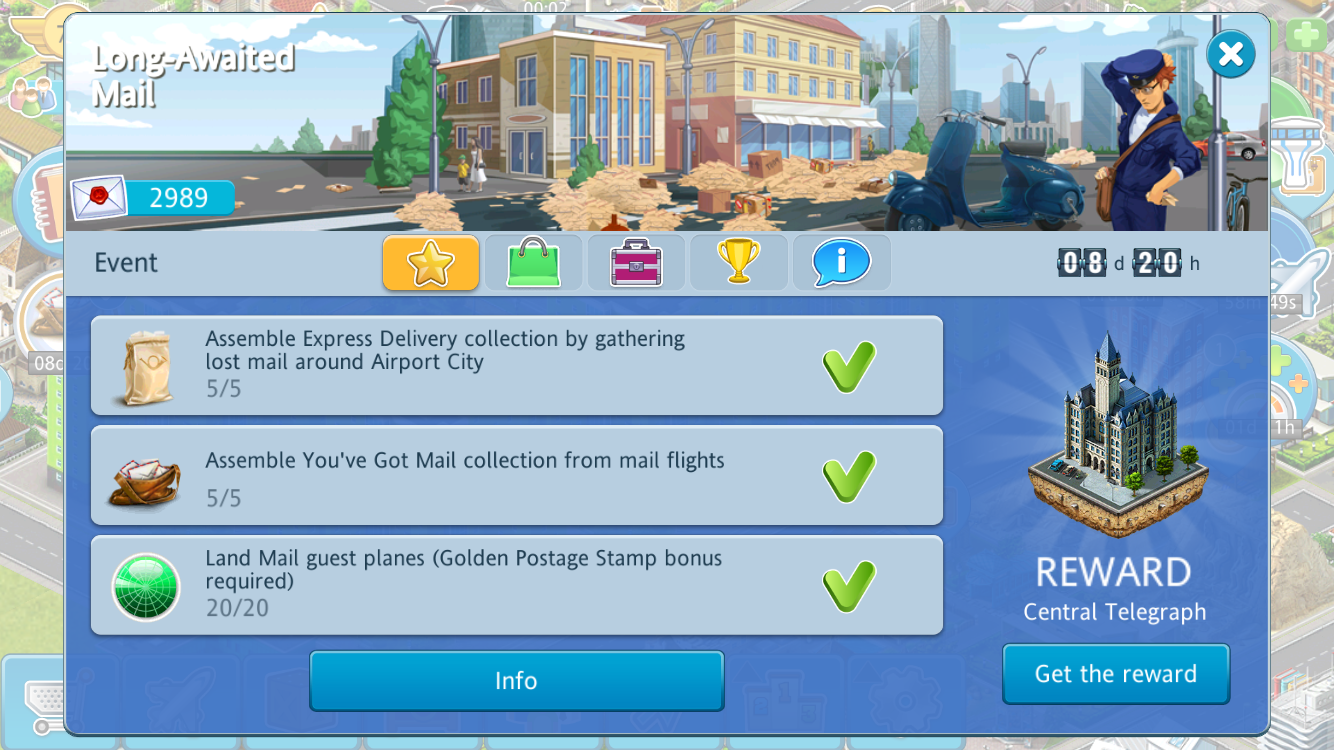Choose the Land Mail guest planes task
Image resolution: width=1334 pixels, height=750 pixels.
pos(516,585)
